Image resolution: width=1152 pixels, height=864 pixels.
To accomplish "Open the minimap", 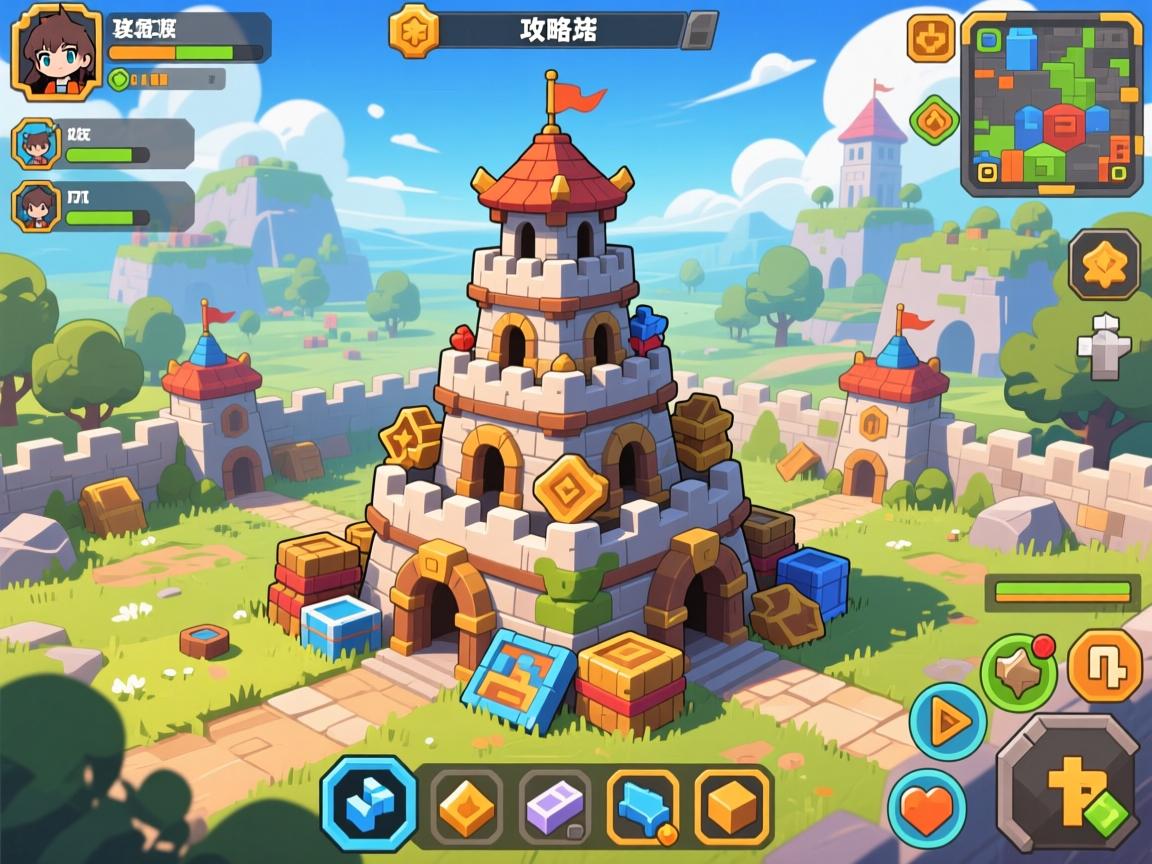I will (x=1051, y=103).
